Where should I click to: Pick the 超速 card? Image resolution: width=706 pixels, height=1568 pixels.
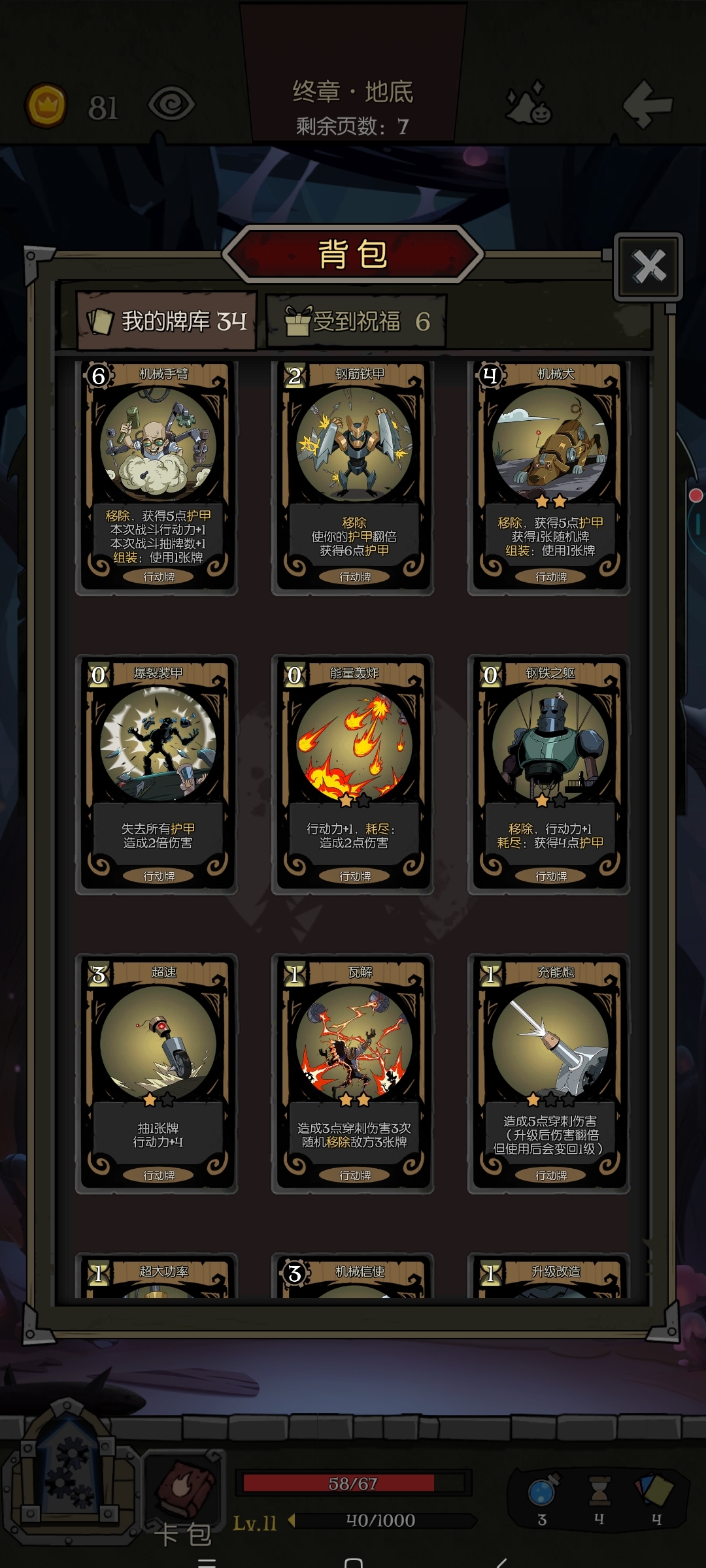tap(157, 1073)
